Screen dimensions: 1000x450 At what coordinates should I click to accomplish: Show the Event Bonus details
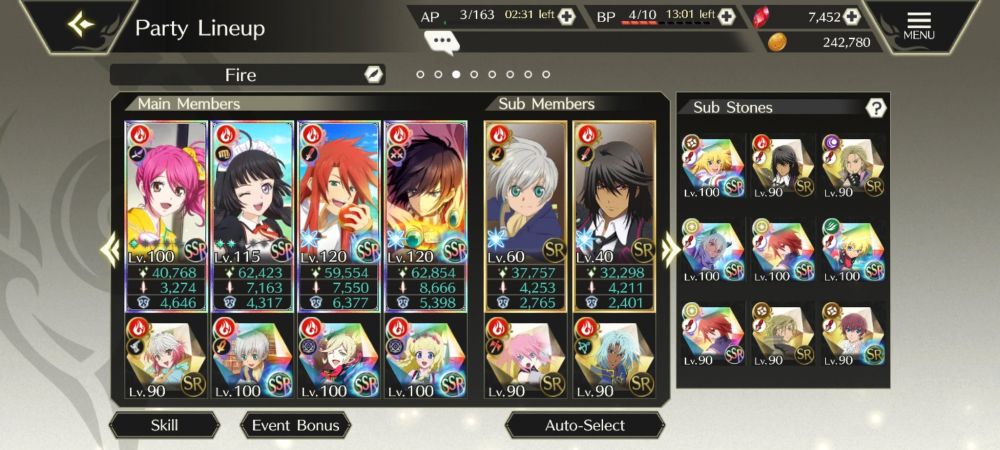click(295, 425)
